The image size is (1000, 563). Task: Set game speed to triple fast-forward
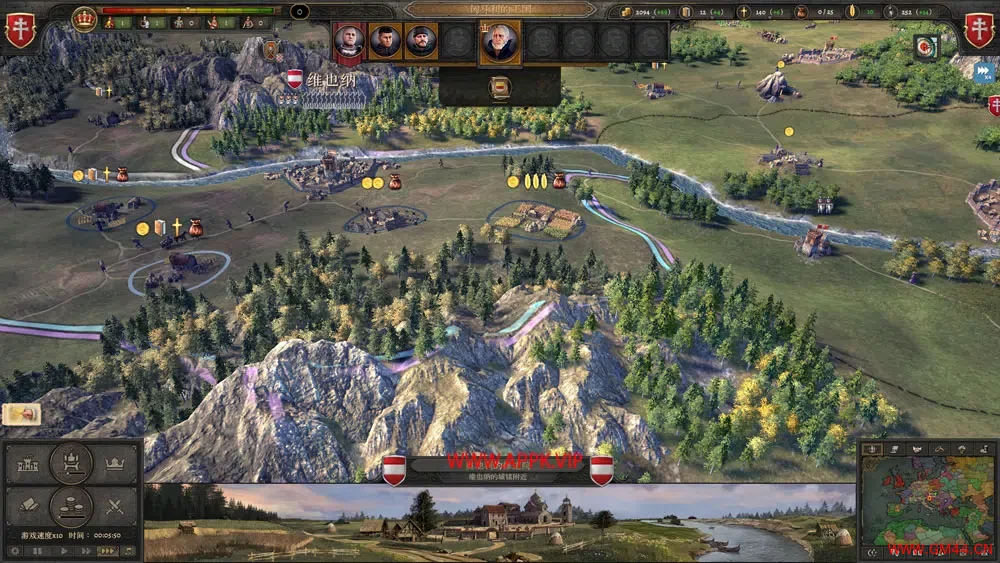pyautogui.click(x=108, y=550)
